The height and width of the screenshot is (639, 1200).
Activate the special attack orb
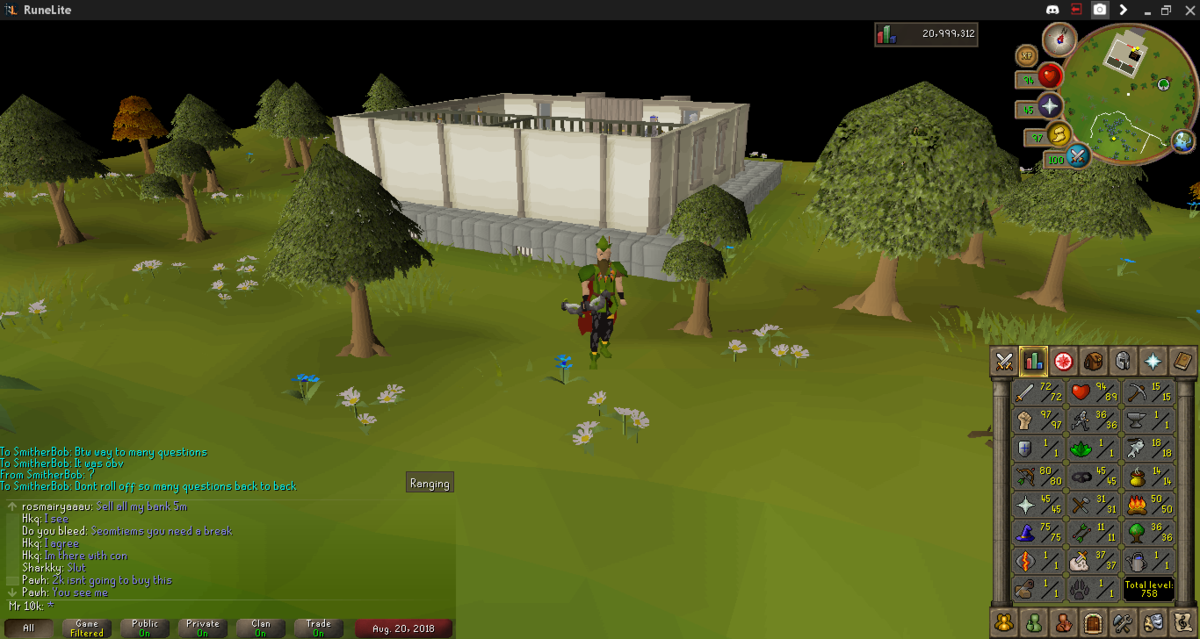[x=1079, y=156]
